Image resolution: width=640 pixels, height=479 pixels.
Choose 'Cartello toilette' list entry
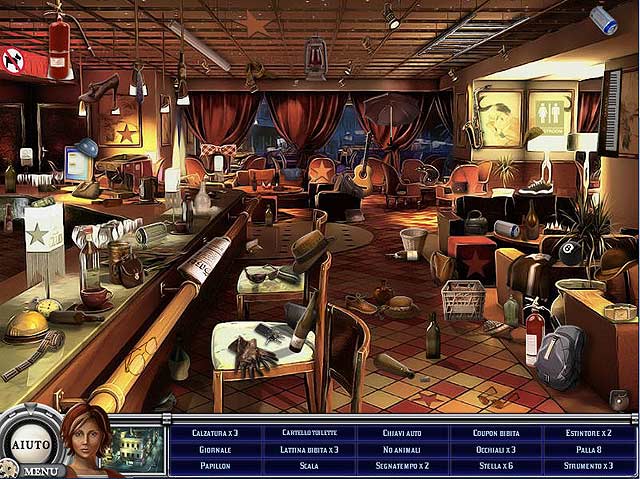point(310,433)
